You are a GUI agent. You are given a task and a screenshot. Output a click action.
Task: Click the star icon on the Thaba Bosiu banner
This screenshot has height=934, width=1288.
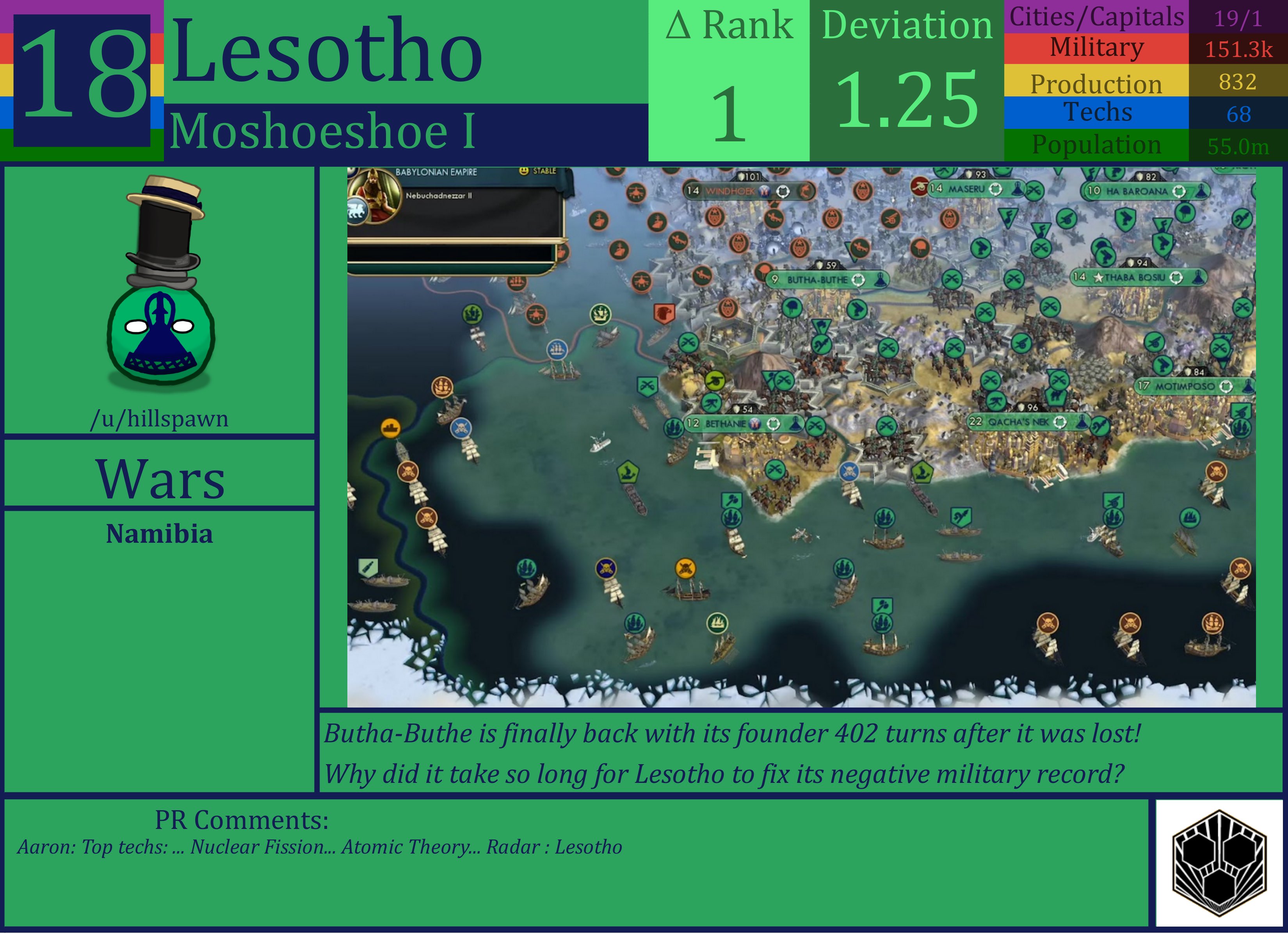tap(1099, 278)
